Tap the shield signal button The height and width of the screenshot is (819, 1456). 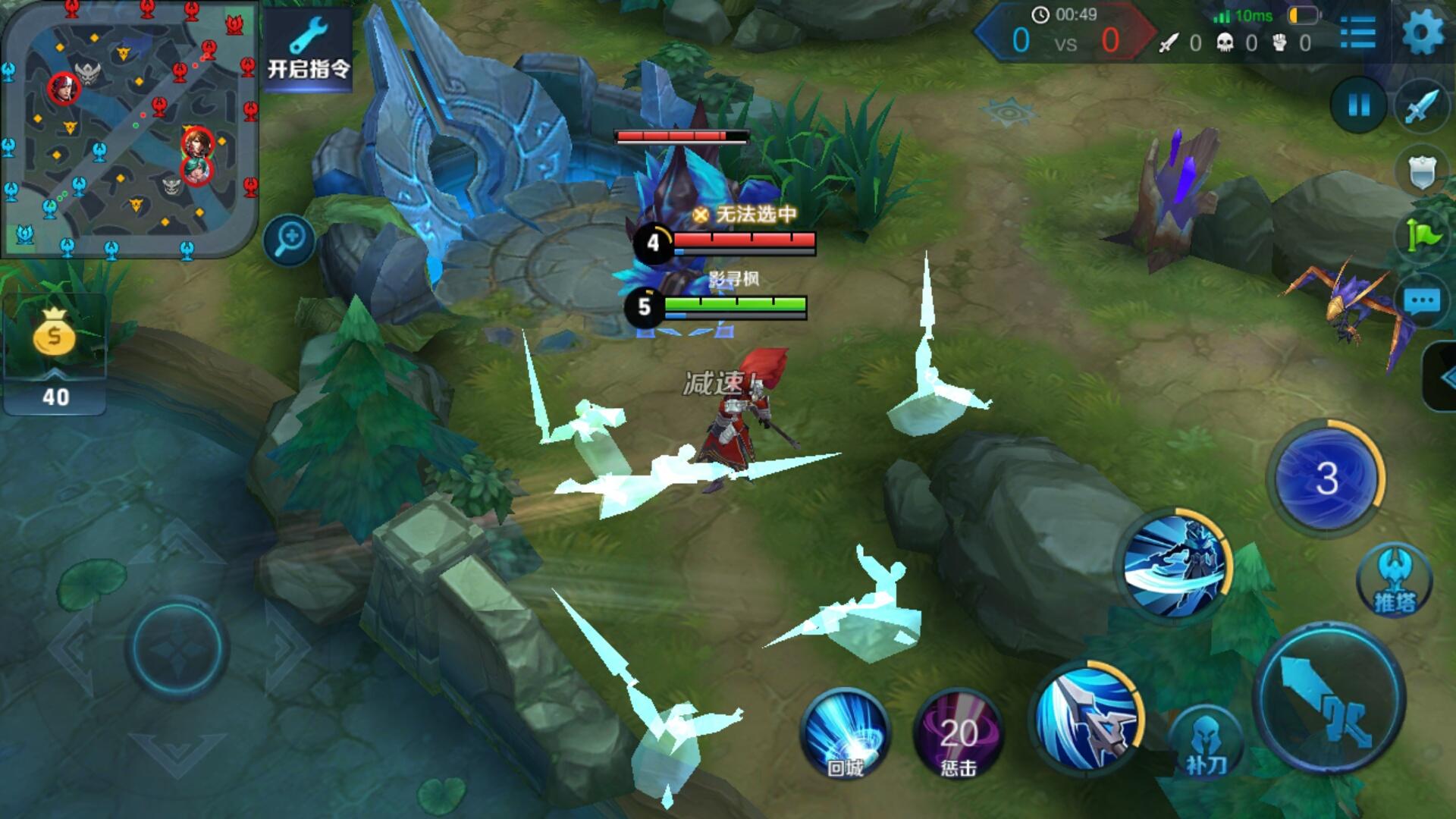tap(1421, 173)
